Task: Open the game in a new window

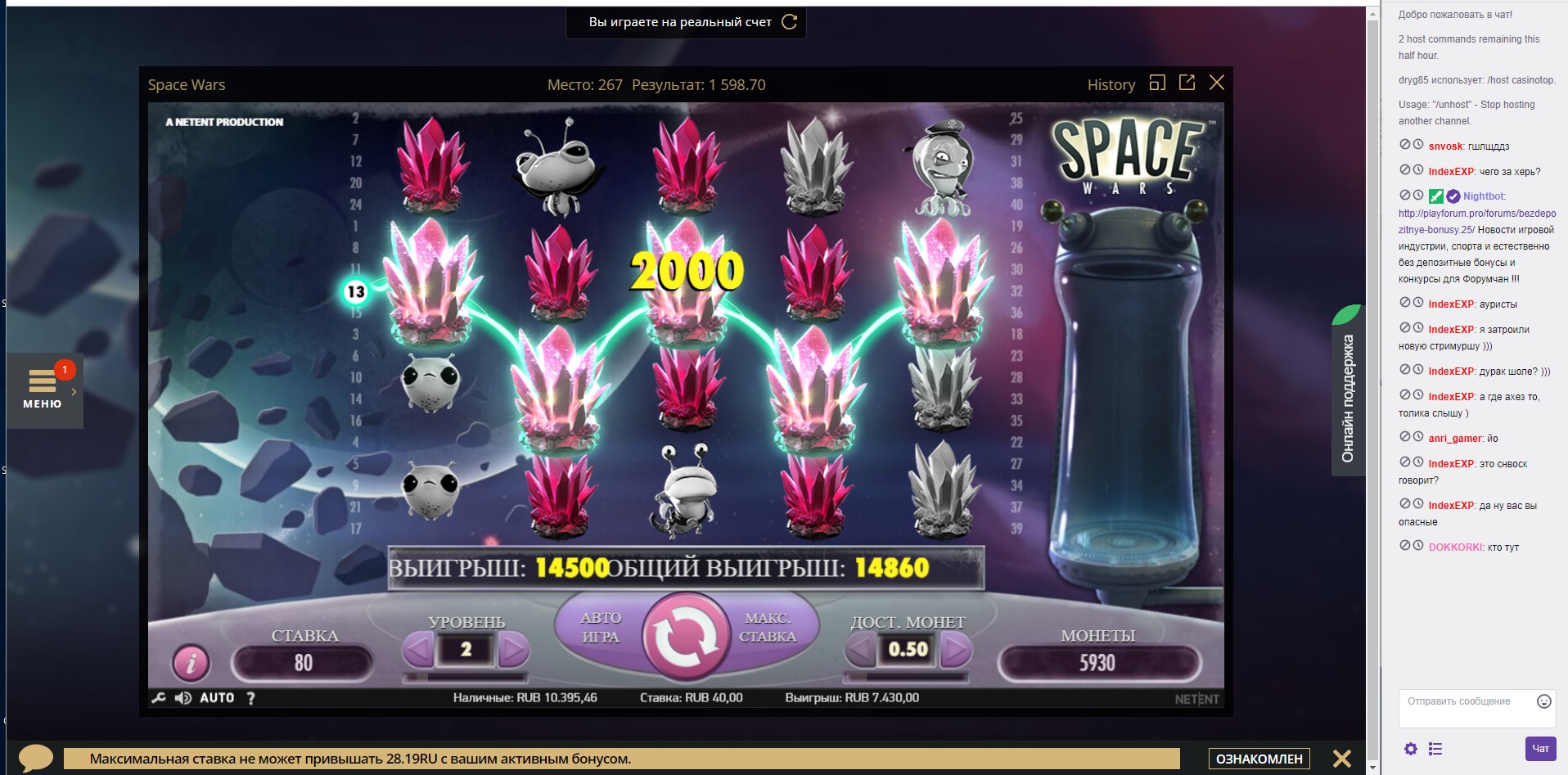Action: click(1187, 83)
